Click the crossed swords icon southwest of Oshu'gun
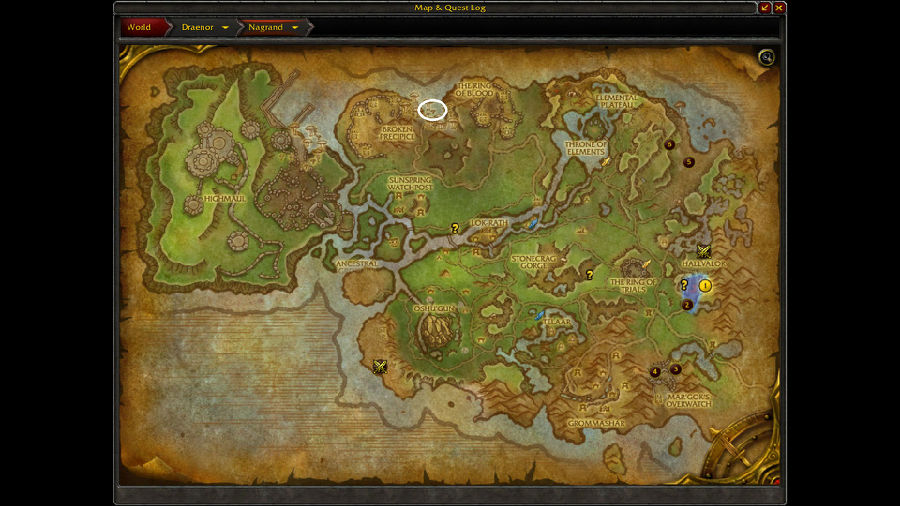The width and height of the screenshot is (900, 506). [379, 366]
